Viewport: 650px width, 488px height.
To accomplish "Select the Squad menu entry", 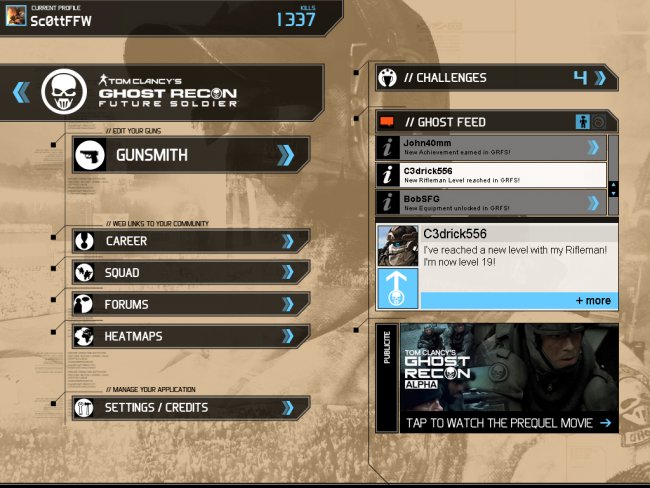I will [x=190, y=273].
